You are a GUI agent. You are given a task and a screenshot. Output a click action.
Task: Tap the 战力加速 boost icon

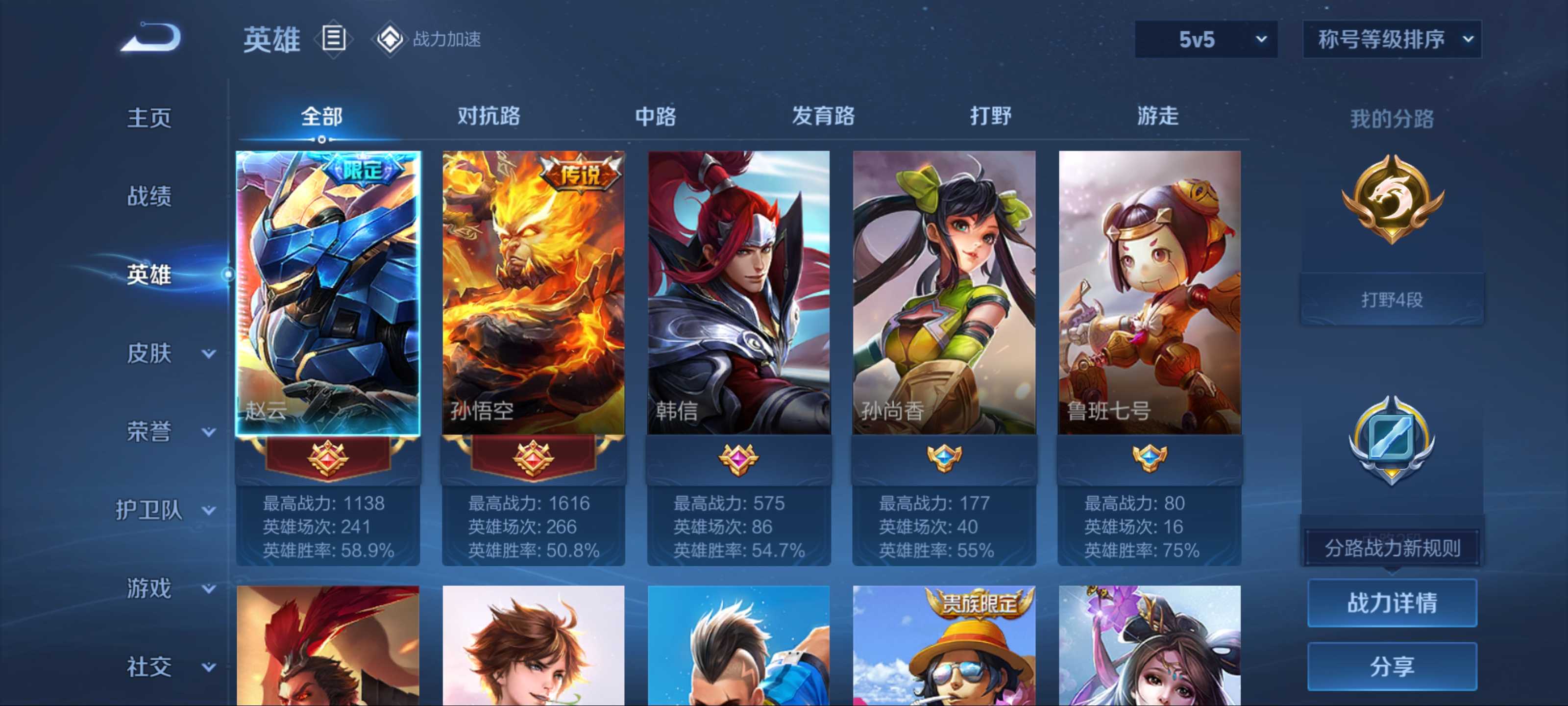(x=390, y=40)
